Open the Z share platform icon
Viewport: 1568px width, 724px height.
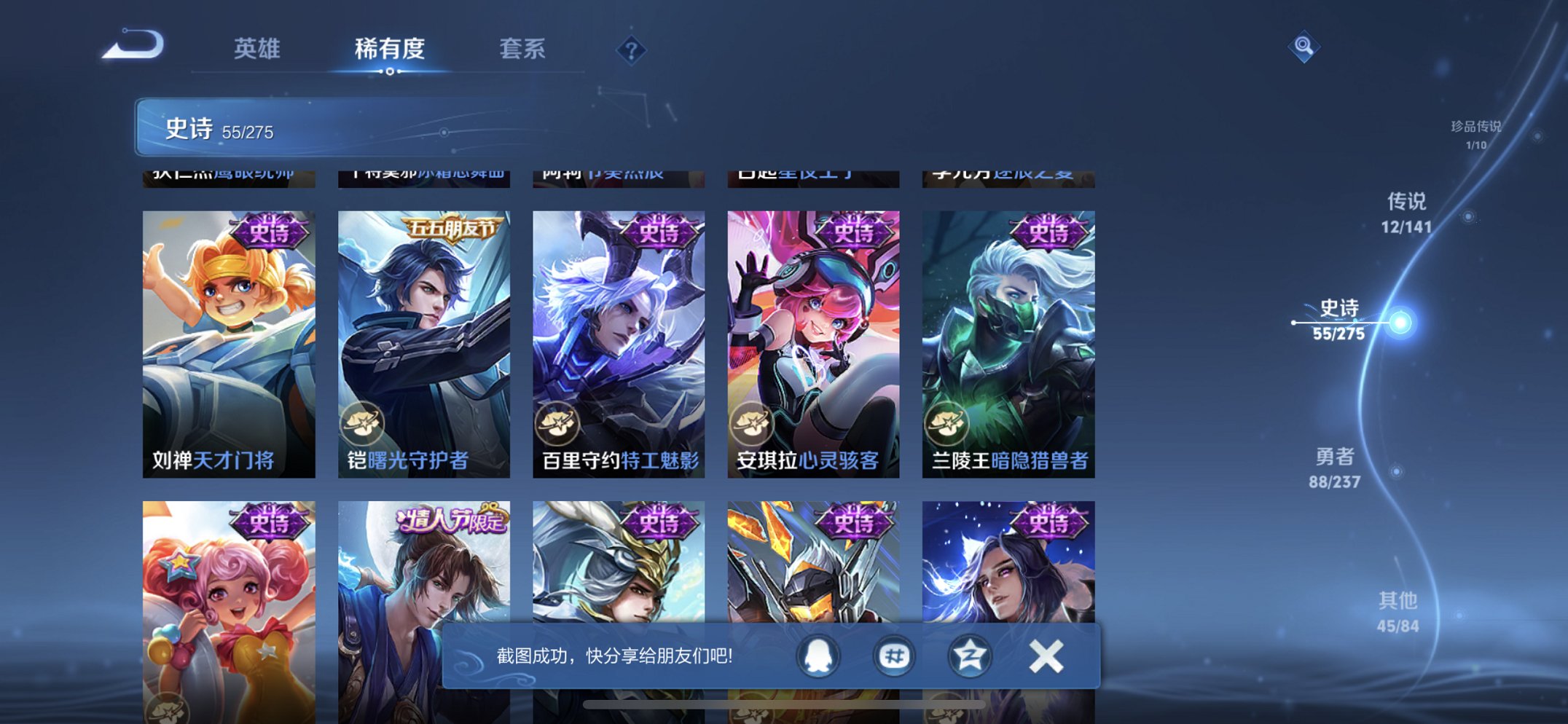[x=969, y=655]
